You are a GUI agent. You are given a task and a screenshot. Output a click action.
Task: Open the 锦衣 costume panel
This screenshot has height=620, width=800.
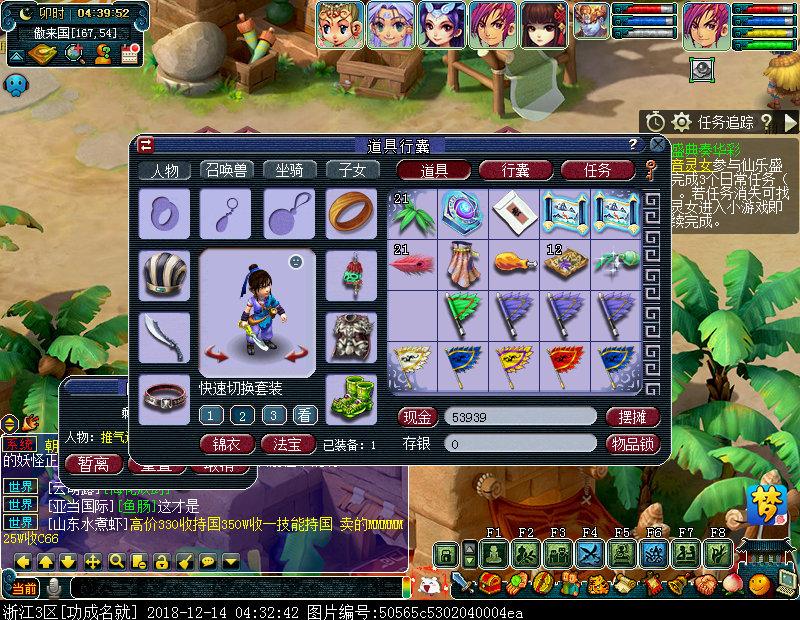click(227, 443)
